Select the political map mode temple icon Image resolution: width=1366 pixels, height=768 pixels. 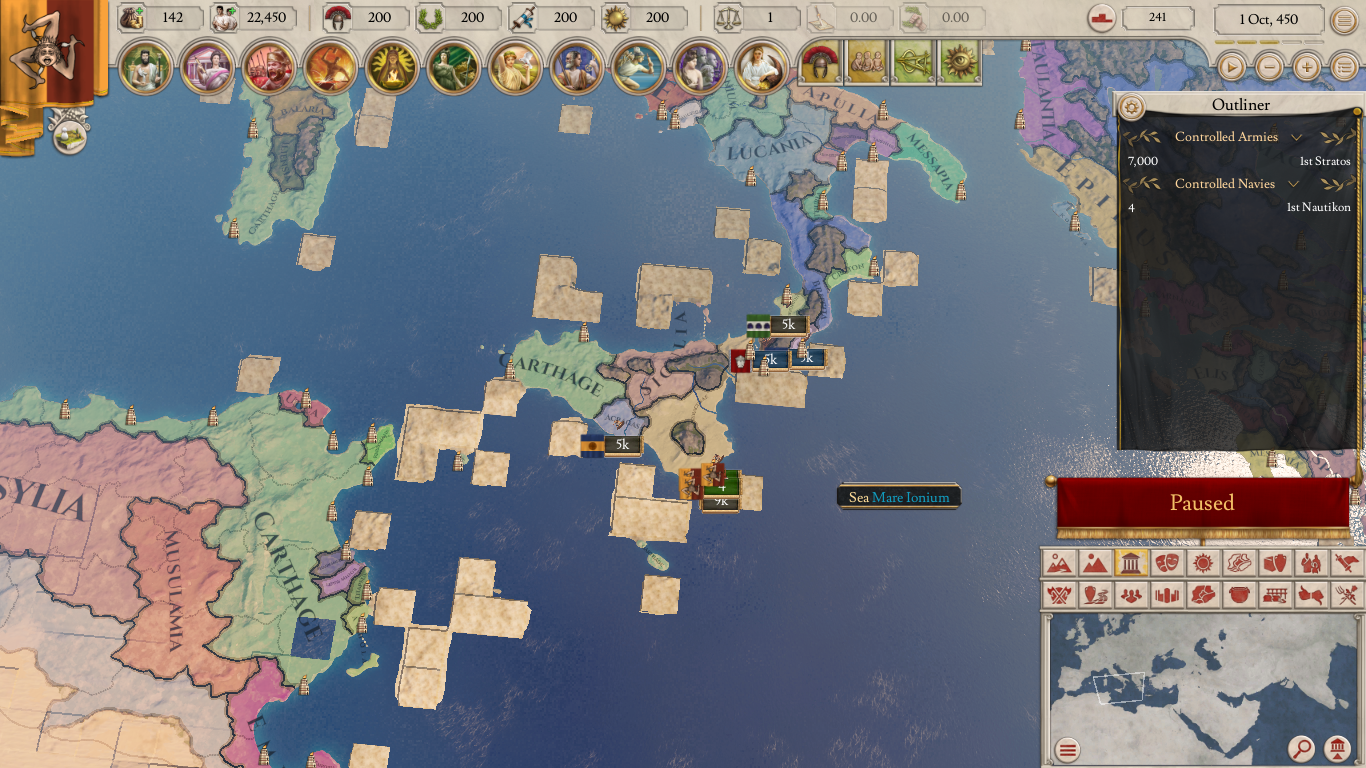1131,563
